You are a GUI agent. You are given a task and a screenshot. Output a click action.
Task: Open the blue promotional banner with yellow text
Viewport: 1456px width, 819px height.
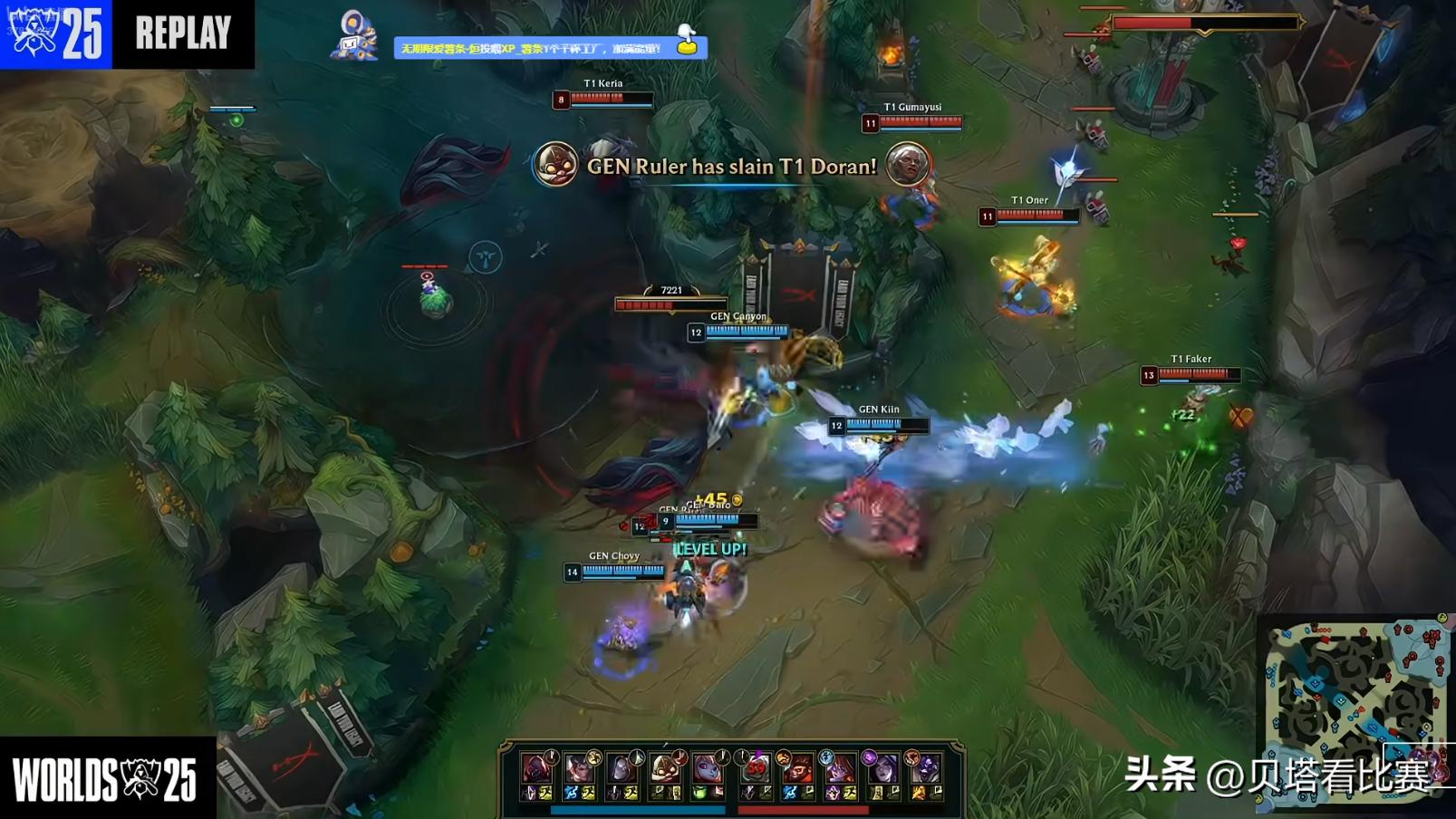tap(550, 48)
